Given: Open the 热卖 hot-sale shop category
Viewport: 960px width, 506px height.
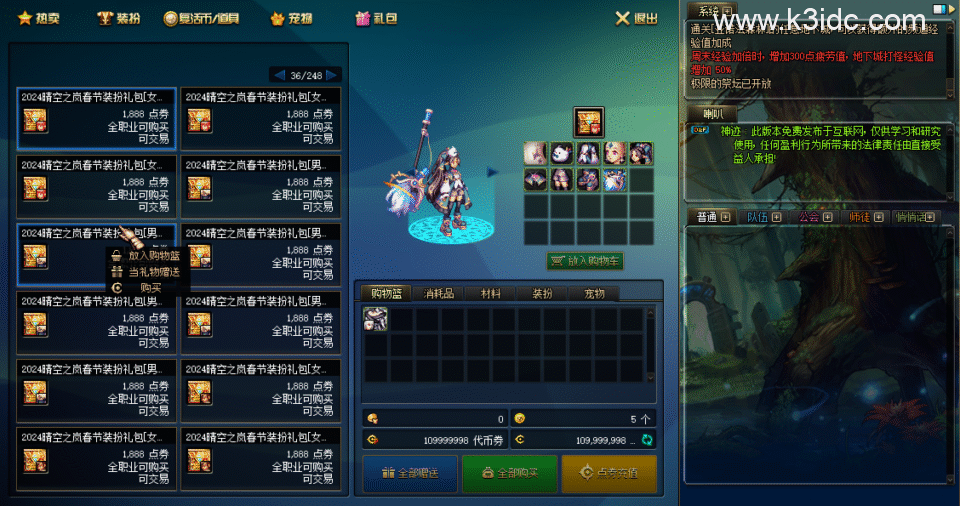Looking at the screenshot, I should coord(40,18).
